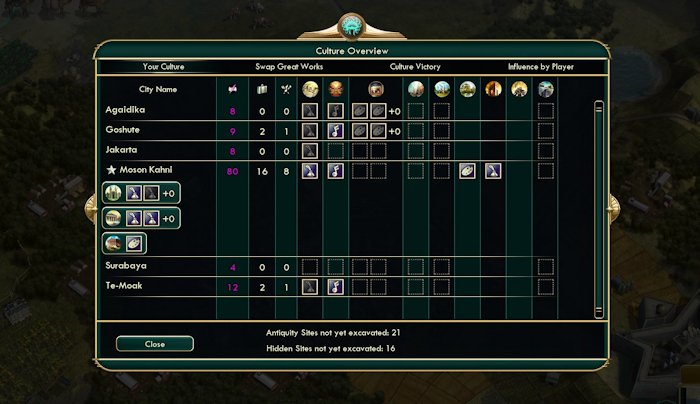Select the Agaidika city row
The height and width of the screenshot is (404, 700).
pos(124,110)
